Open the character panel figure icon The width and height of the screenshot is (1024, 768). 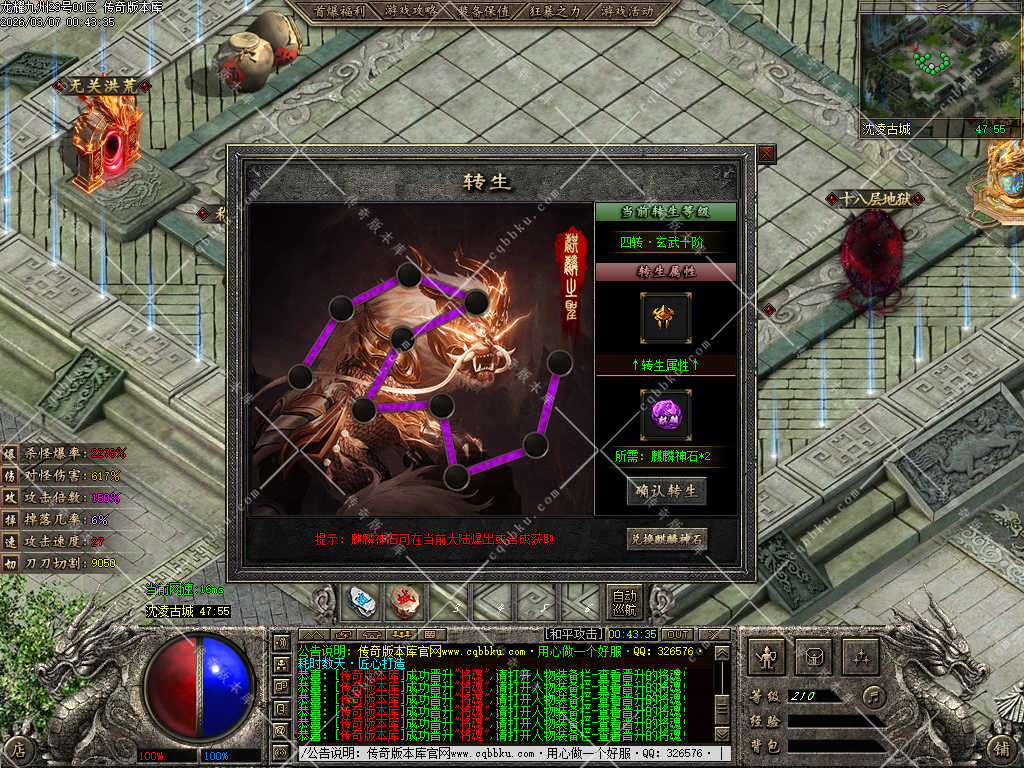click(768, 657)
